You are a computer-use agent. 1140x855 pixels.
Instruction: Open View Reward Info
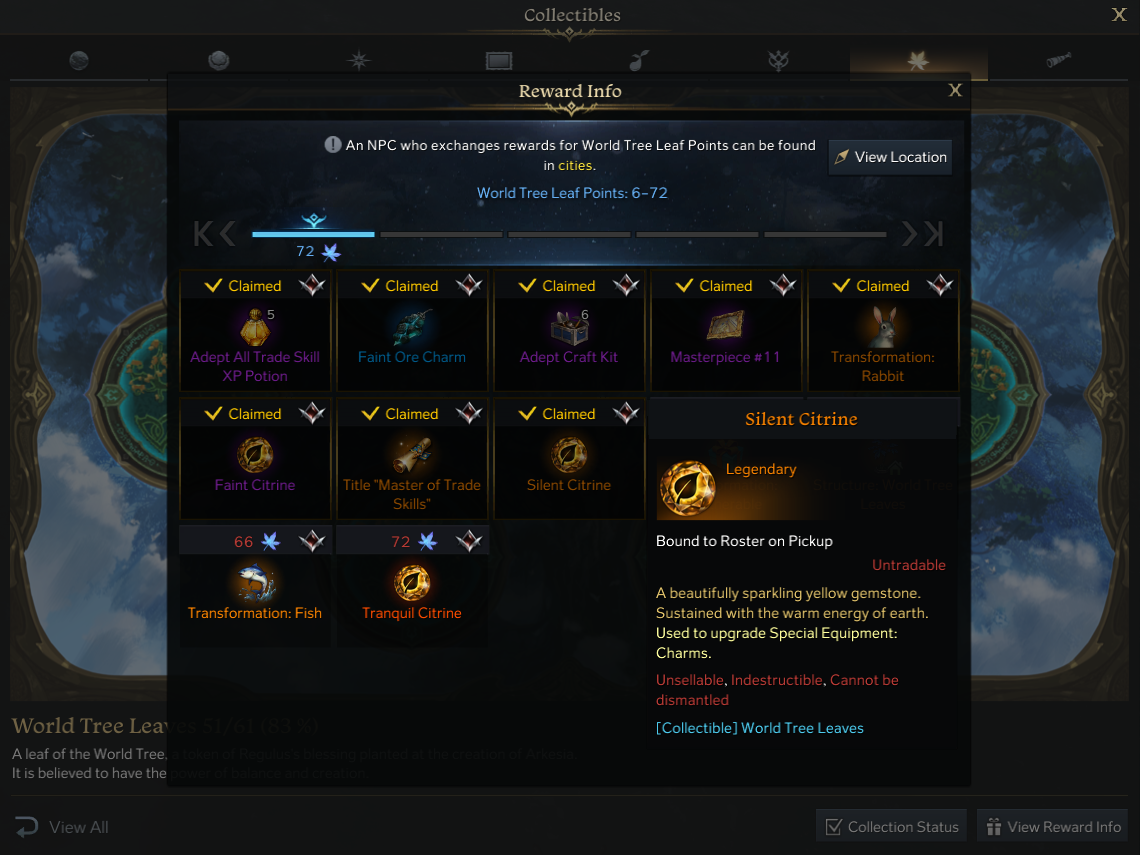[x=1053, y=827]
